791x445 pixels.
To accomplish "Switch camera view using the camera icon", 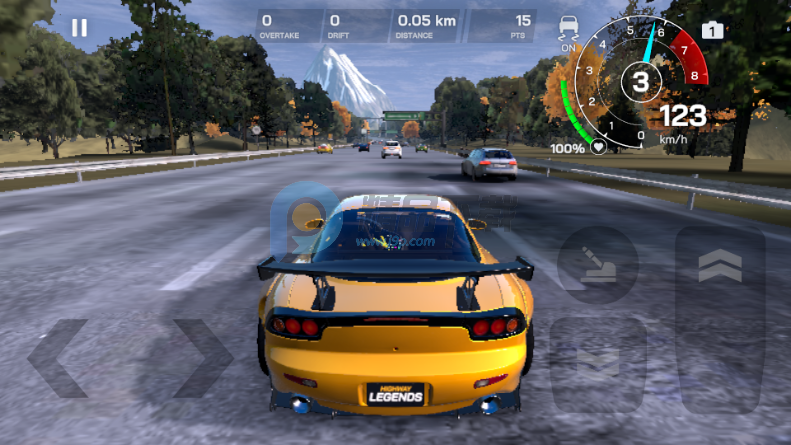I will [712, 30].
